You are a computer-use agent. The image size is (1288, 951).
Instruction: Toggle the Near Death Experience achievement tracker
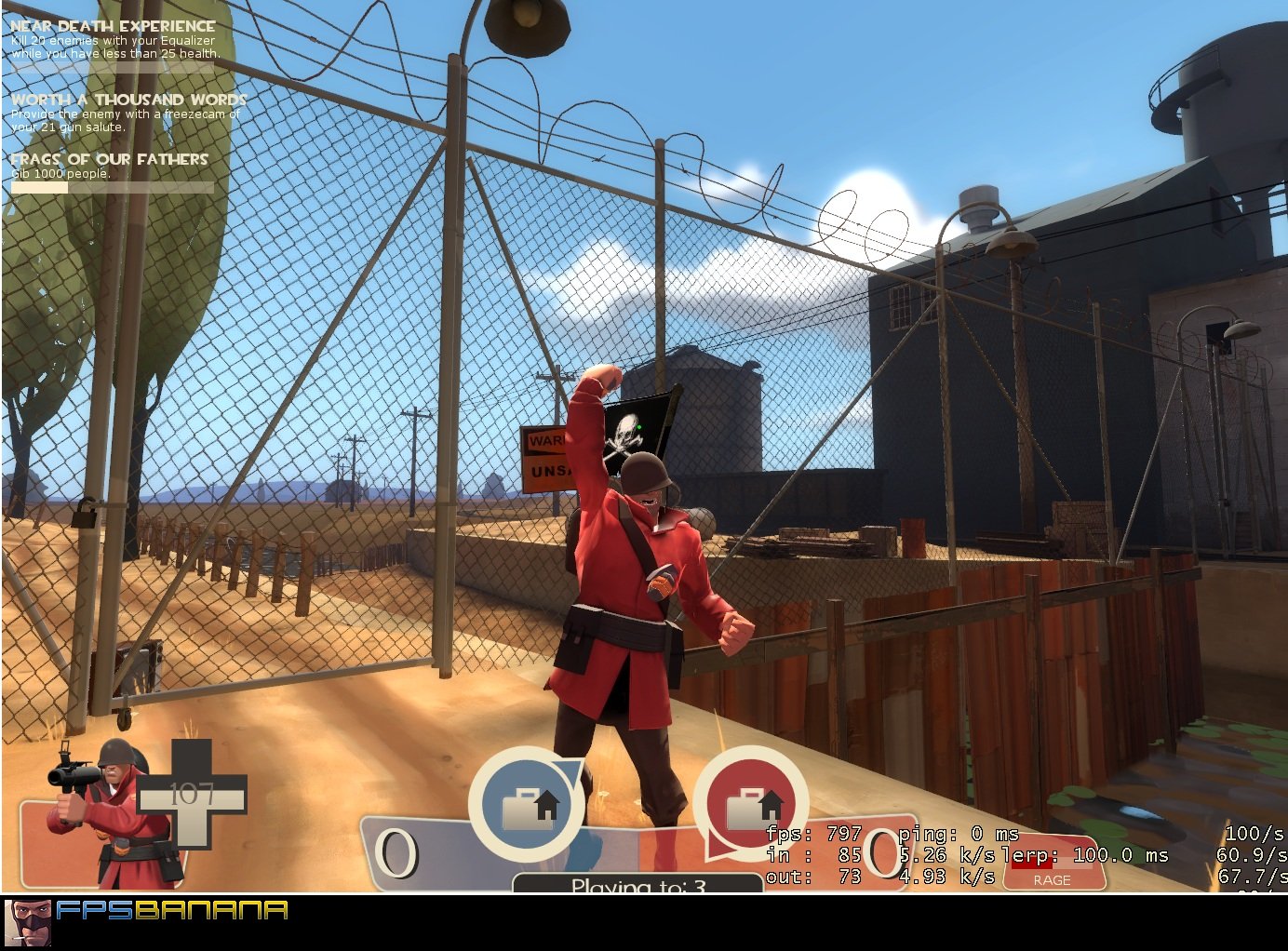pyautogui.click(x=112, y=28)
